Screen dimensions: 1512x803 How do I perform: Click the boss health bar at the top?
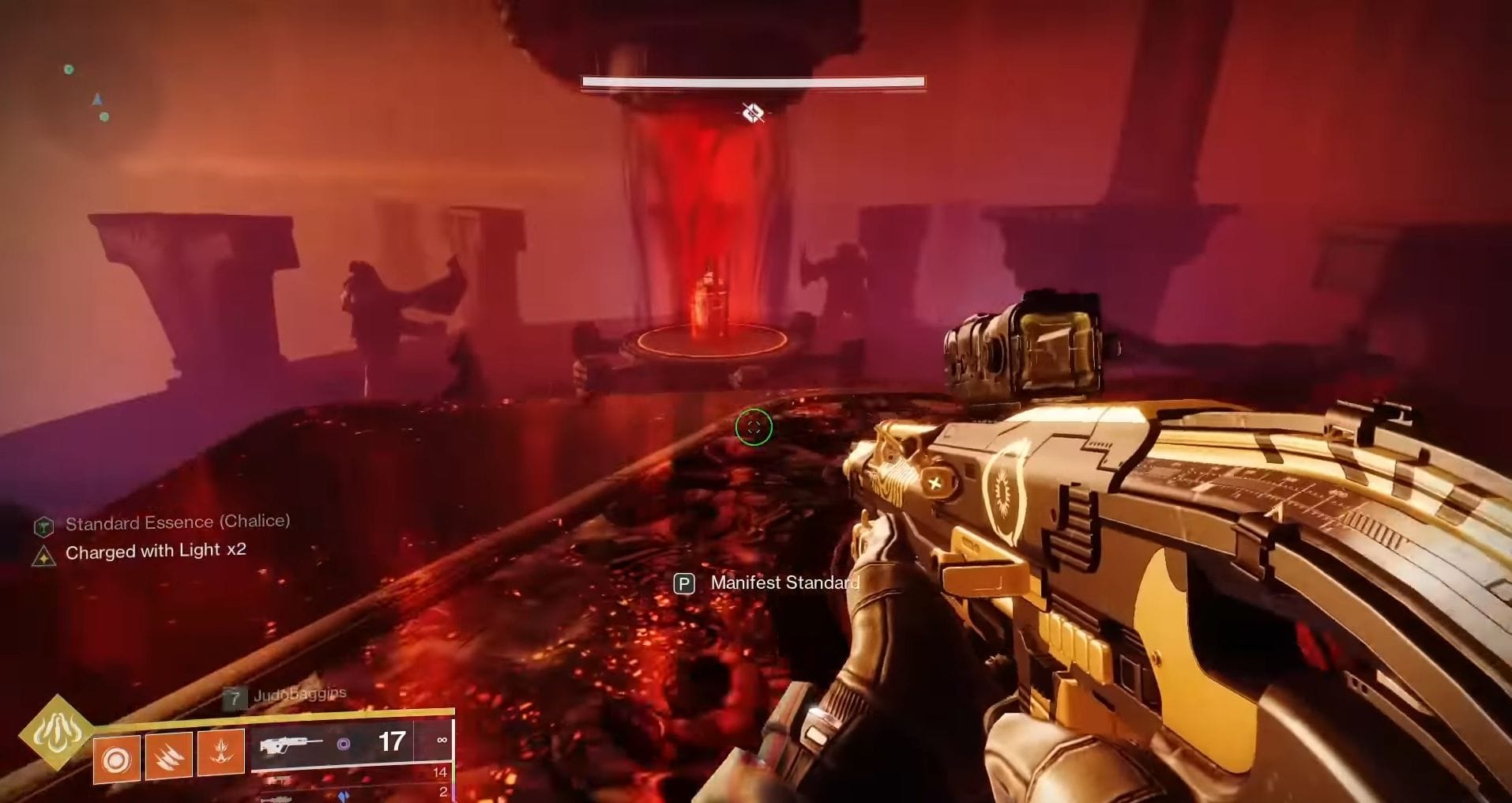coord(752,81)
